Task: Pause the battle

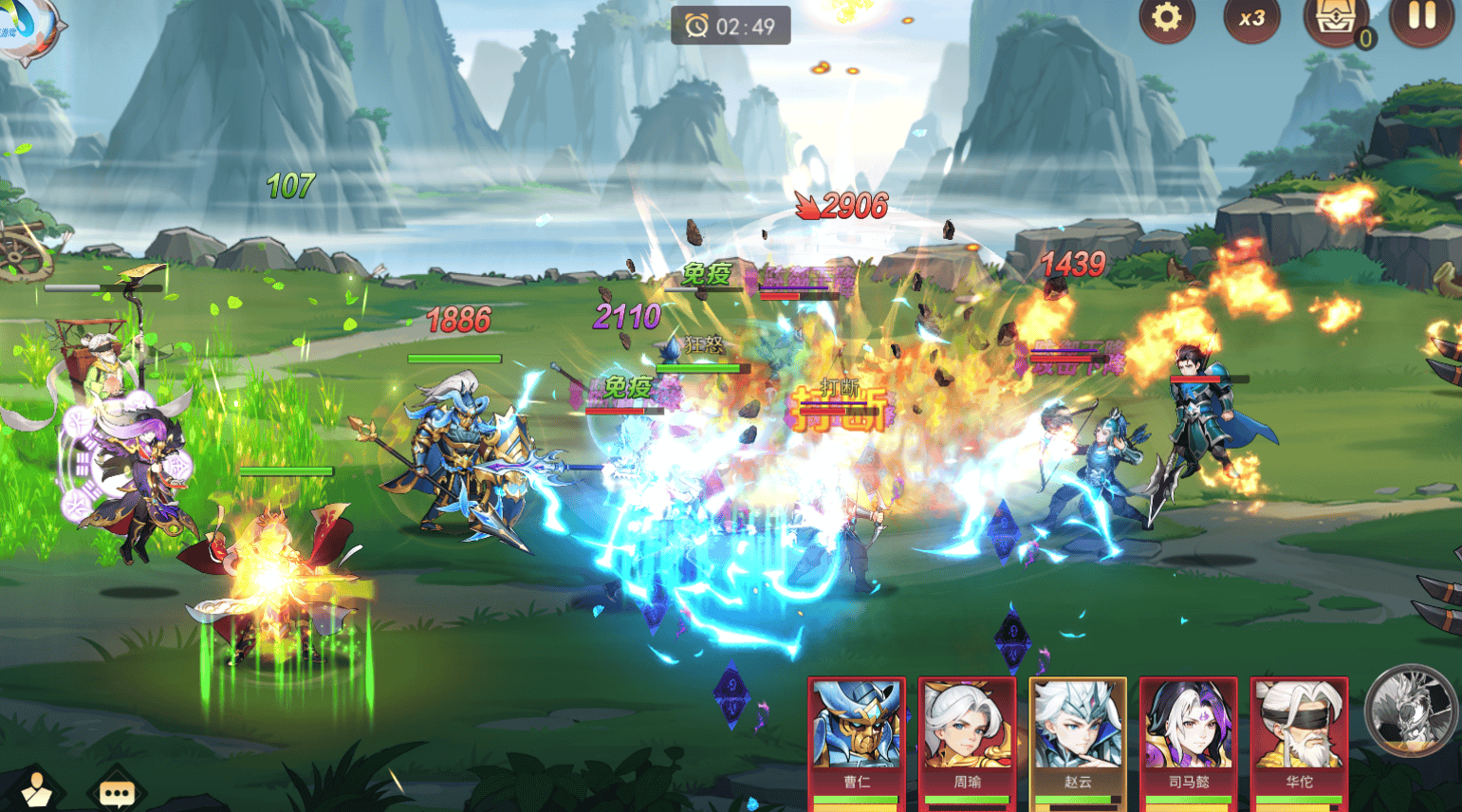Action: [1420, 18]
